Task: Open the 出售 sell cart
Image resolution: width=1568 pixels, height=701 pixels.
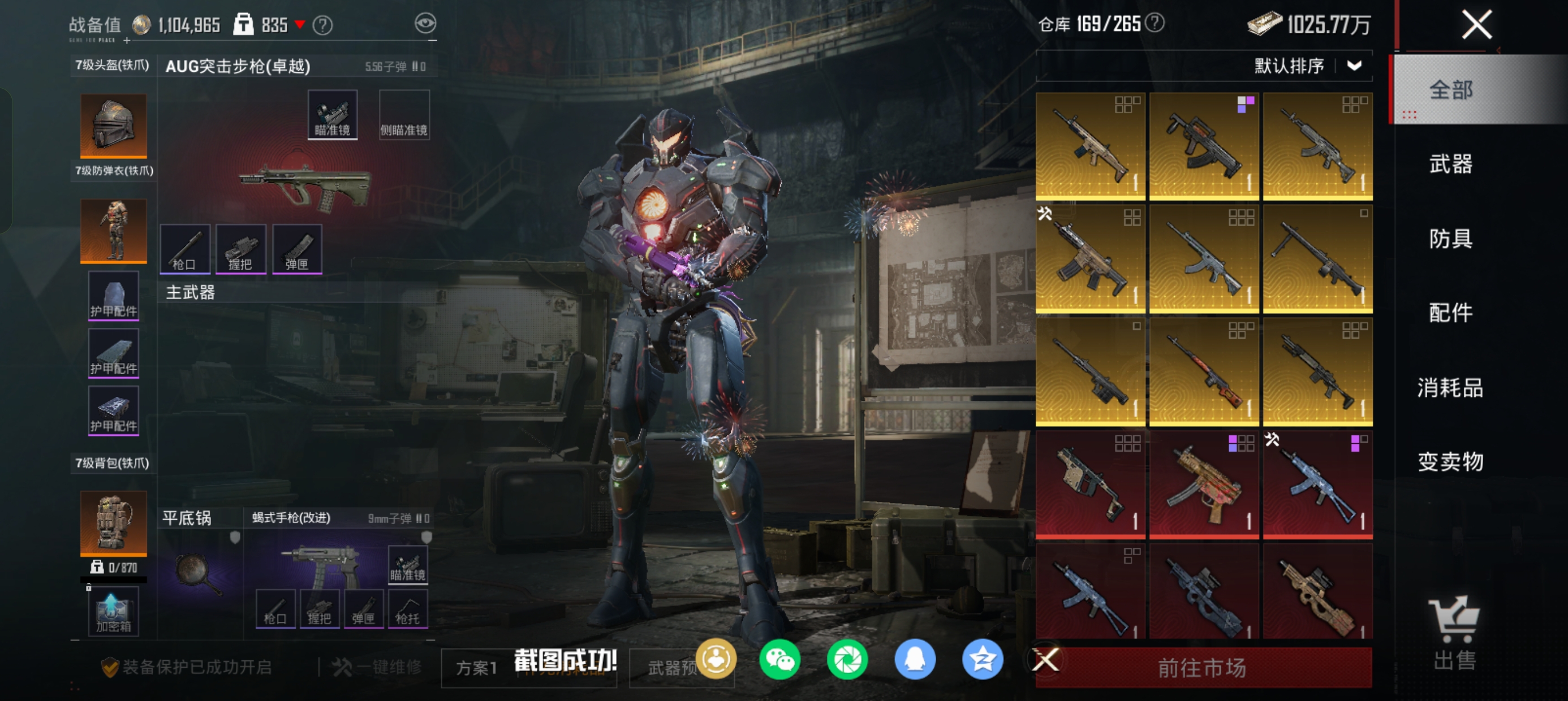Action: tap(1454, 633)
